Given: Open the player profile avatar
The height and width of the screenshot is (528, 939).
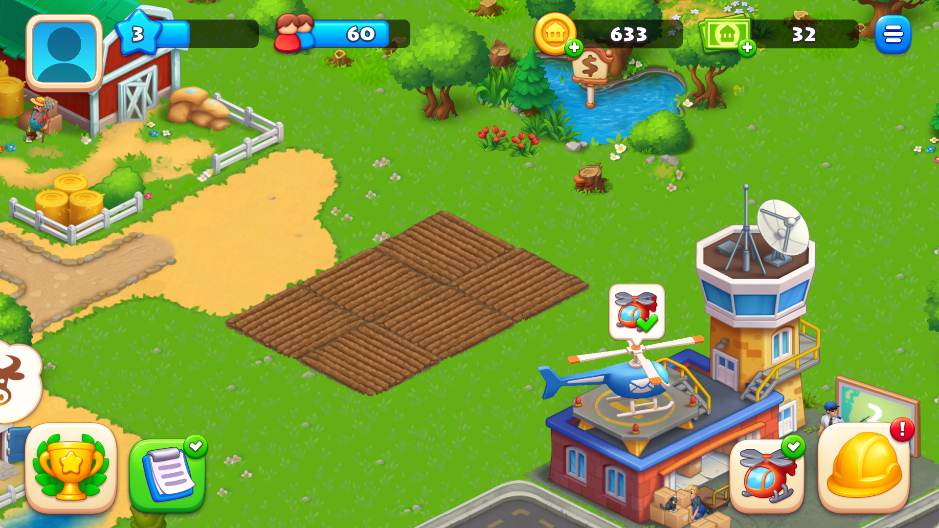Looking at the screenshot, I should pos(65,52).
